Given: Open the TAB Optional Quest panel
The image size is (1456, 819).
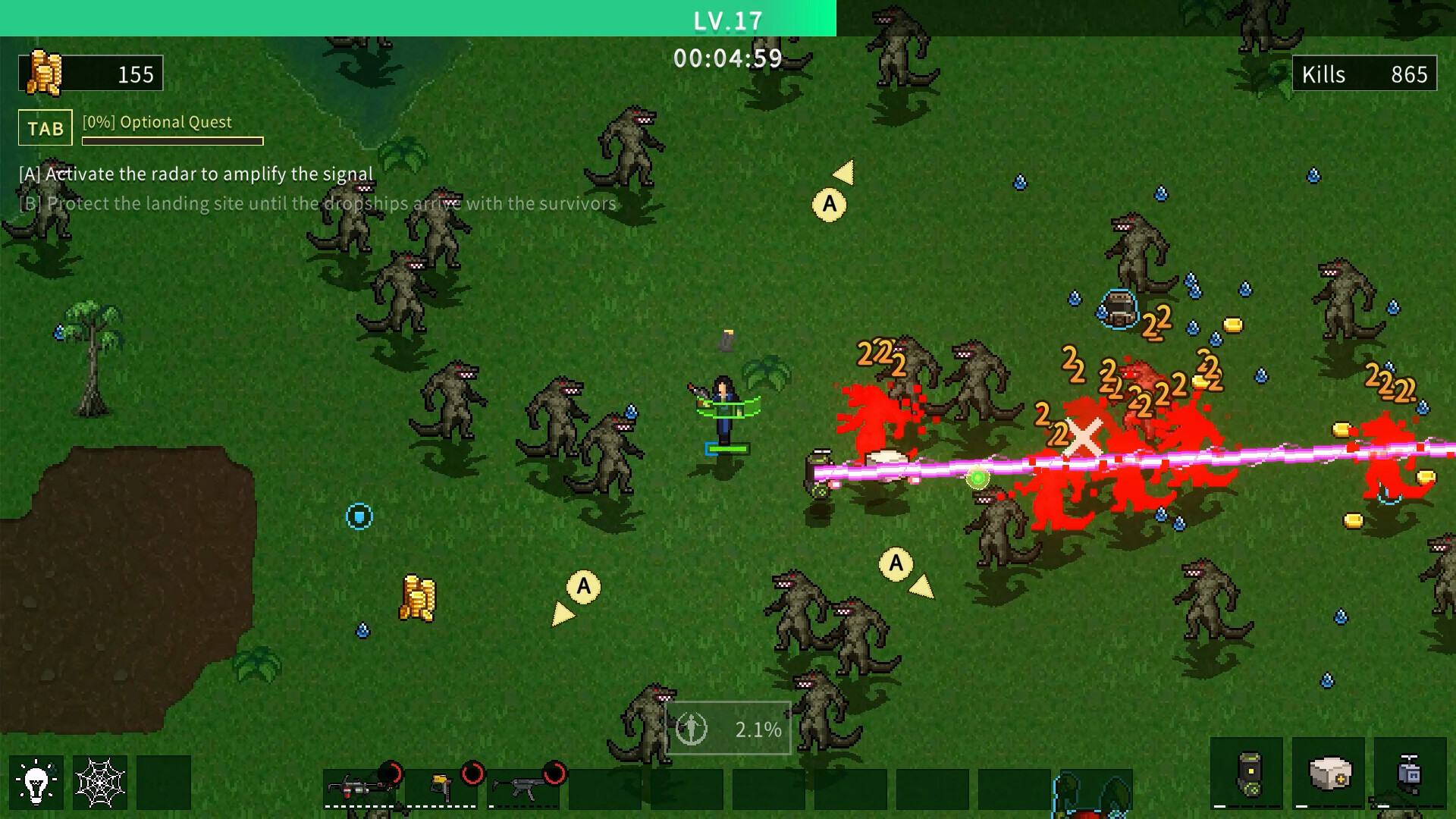Looking at the screenshot, I should pos(44,127).
